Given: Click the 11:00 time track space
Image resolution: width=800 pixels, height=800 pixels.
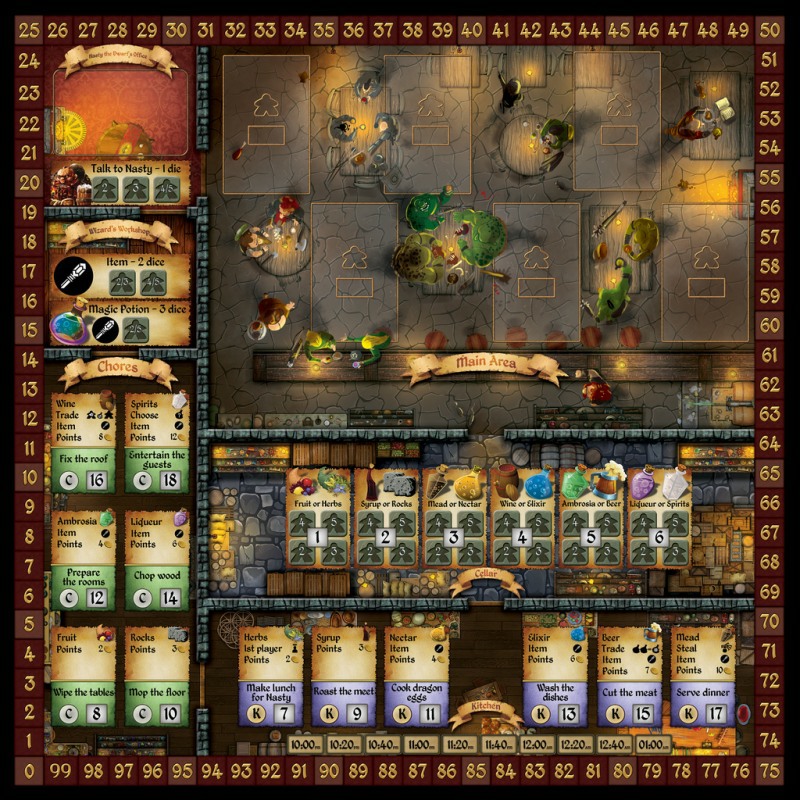Looking at the screenshot, I should [x=421, y=744].
